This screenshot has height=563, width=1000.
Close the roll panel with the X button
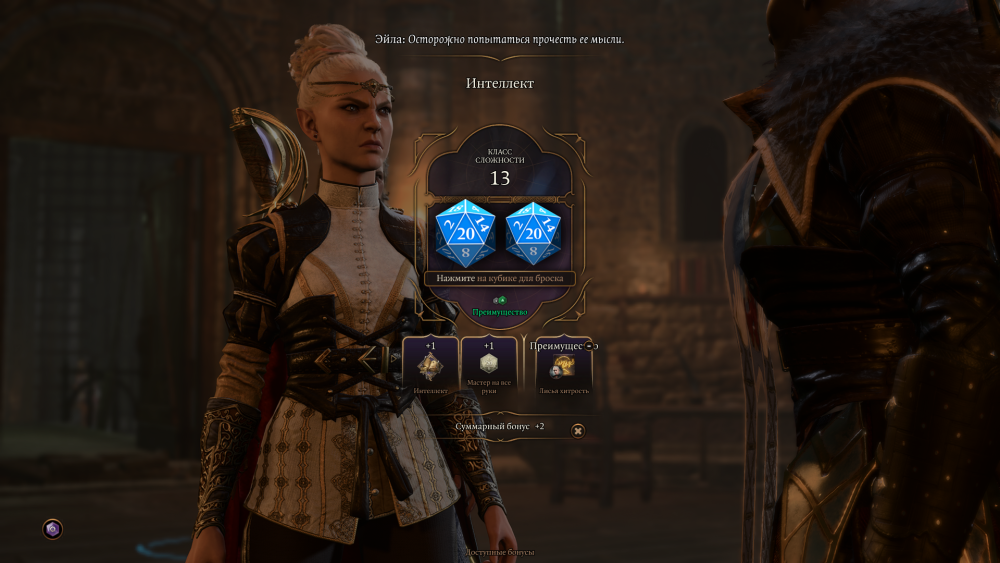tap(578, 430)
